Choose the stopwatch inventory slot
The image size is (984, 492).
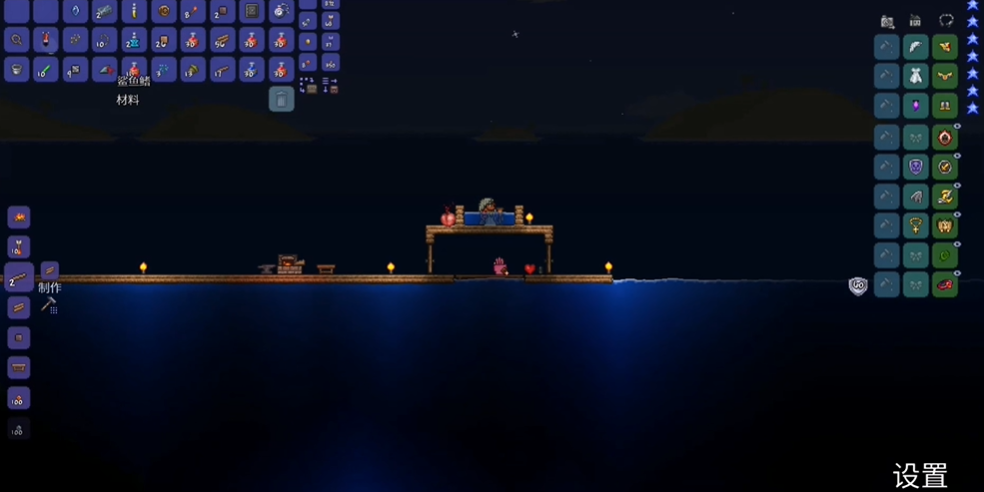(x=281, y=11)
